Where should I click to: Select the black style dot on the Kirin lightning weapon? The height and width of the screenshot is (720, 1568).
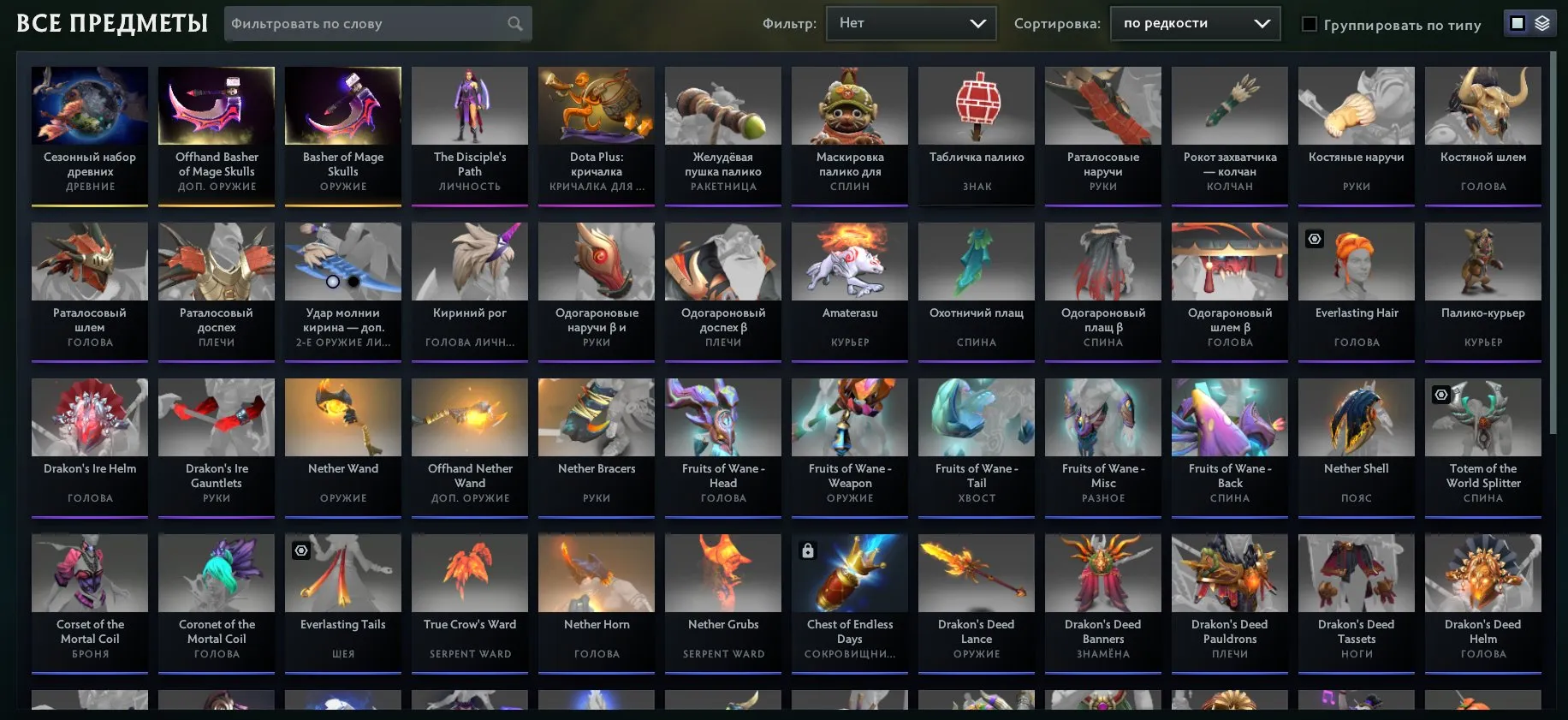pos(352,280)
